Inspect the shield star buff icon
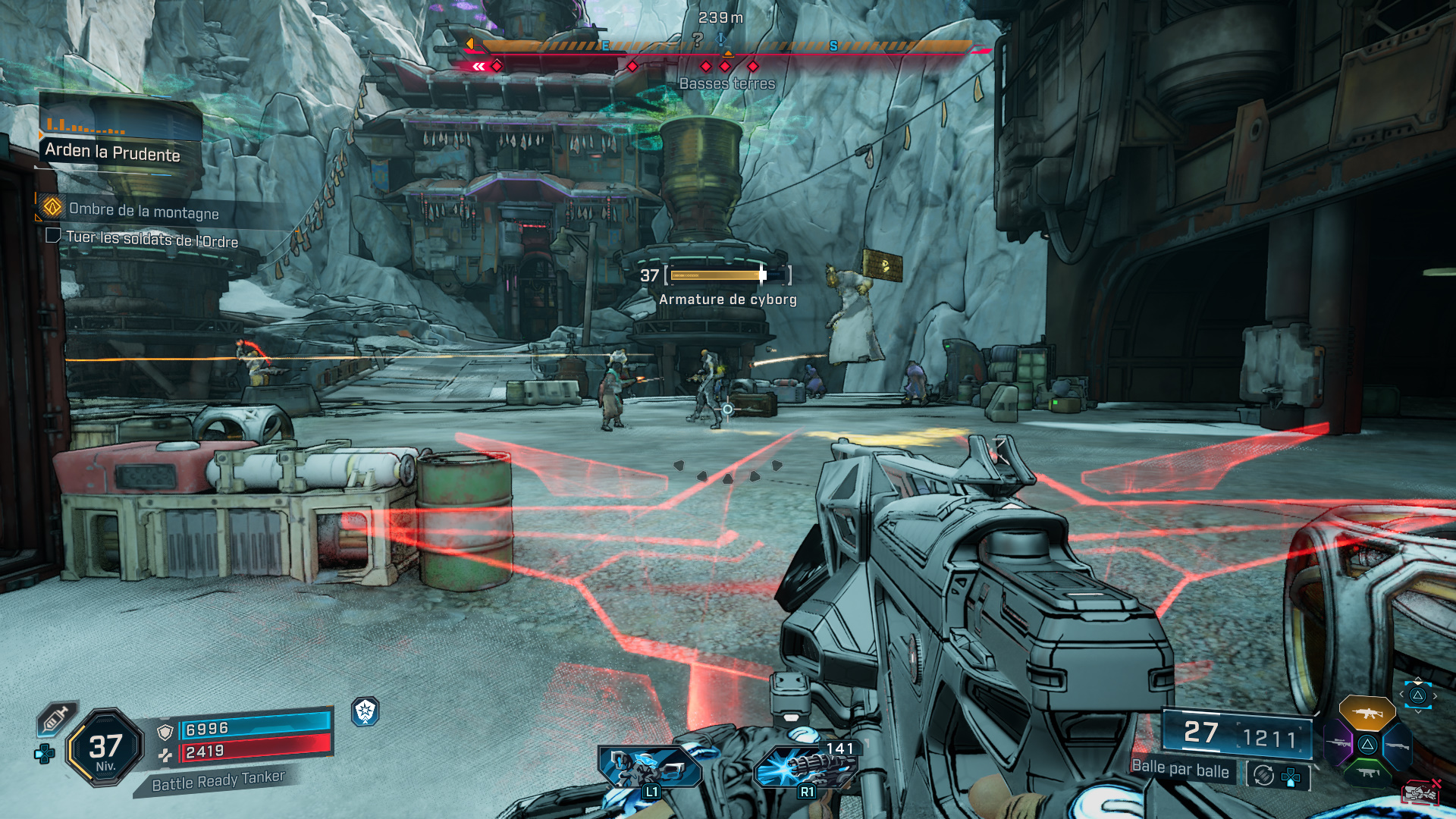The height and width of the screenshot is (819, 1456). tap(366, 711)
